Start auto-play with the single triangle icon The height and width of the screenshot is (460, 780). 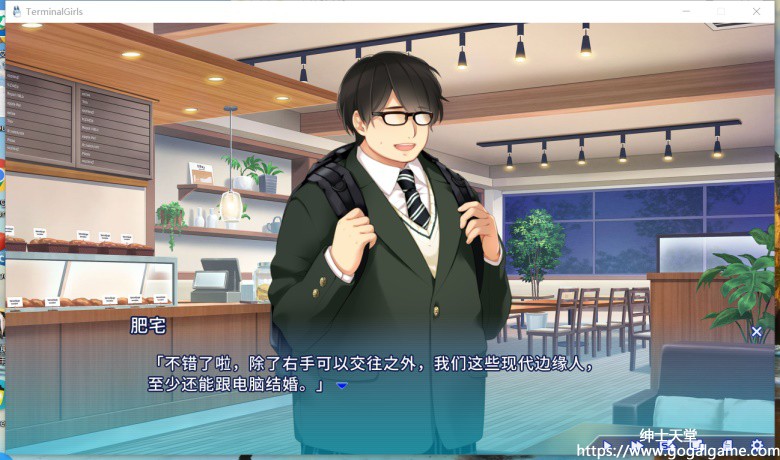tap(606, 446)
